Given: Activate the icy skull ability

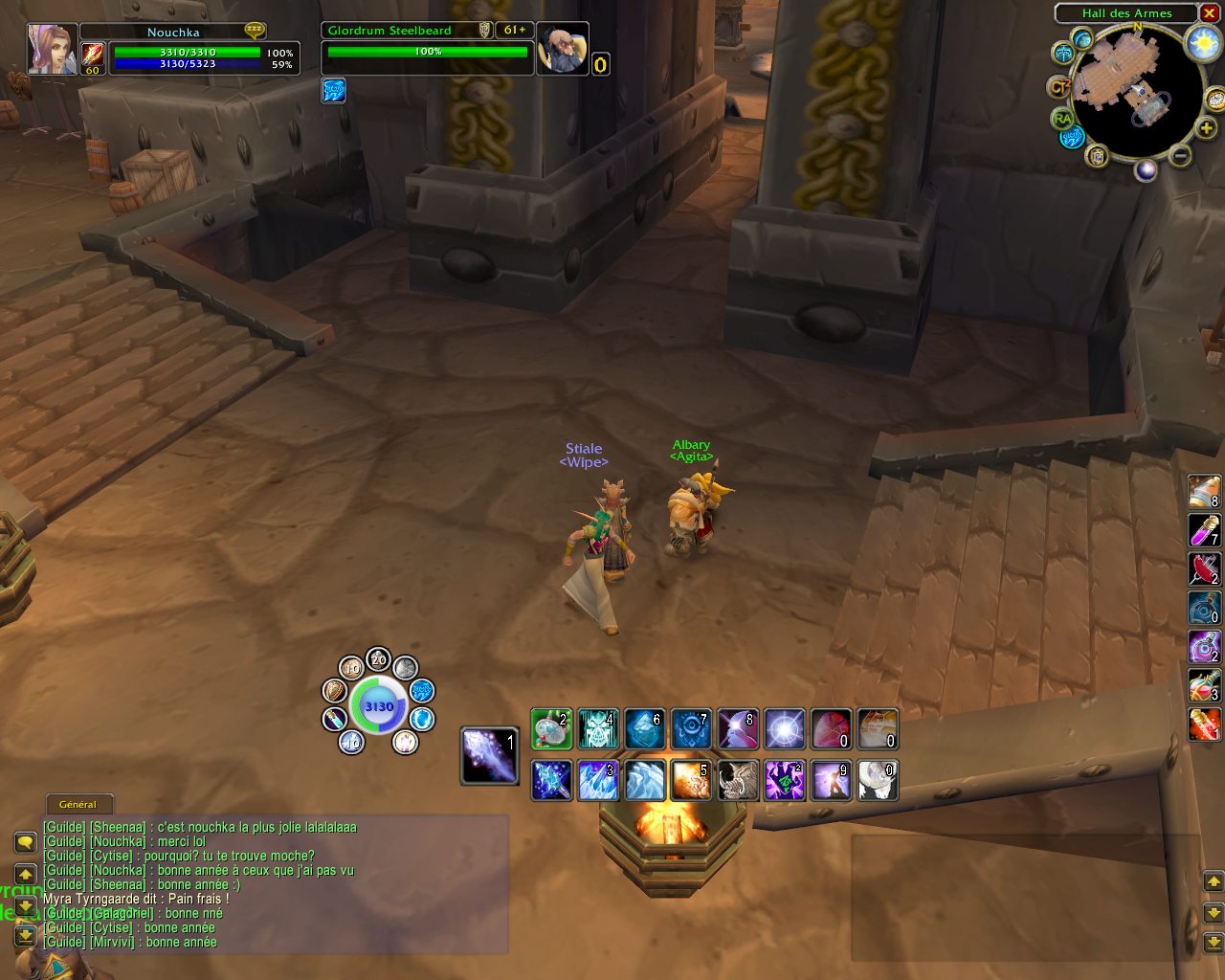Looking at the screenshot, I should pos(598,729).
